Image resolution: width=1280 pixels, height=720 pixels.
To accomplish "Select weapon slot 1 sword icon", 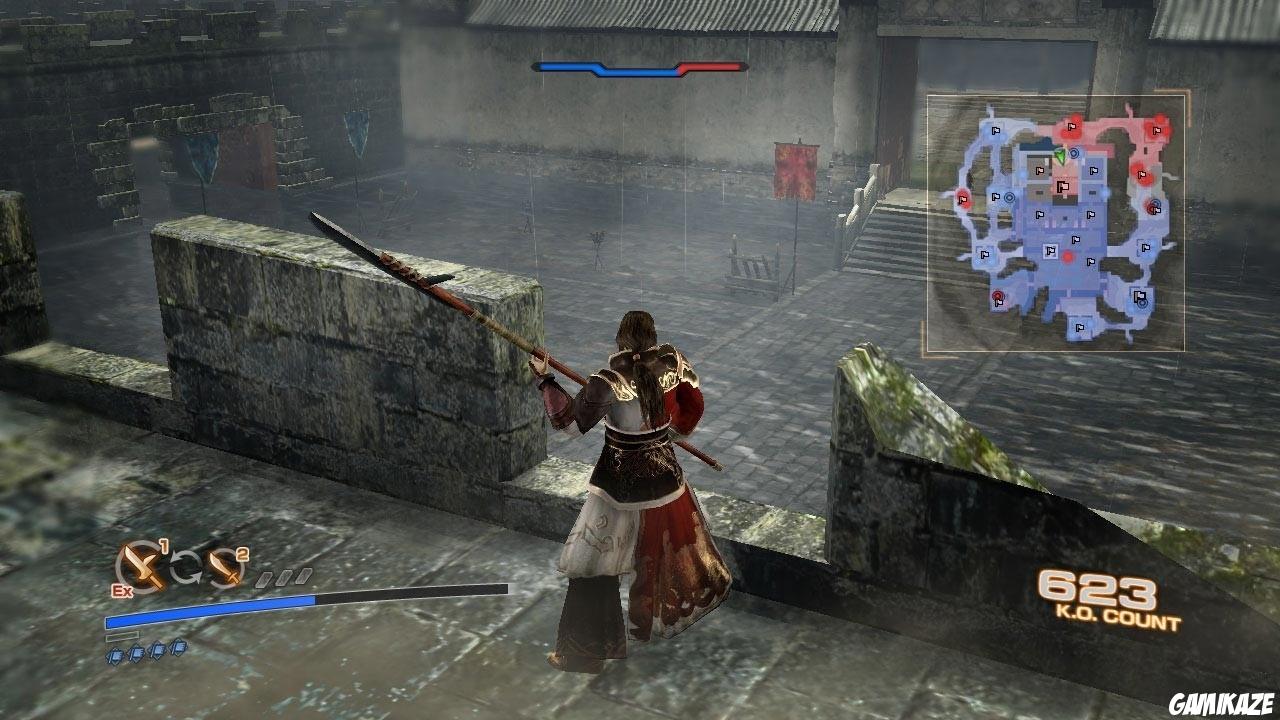I will (x=142, y=565).
